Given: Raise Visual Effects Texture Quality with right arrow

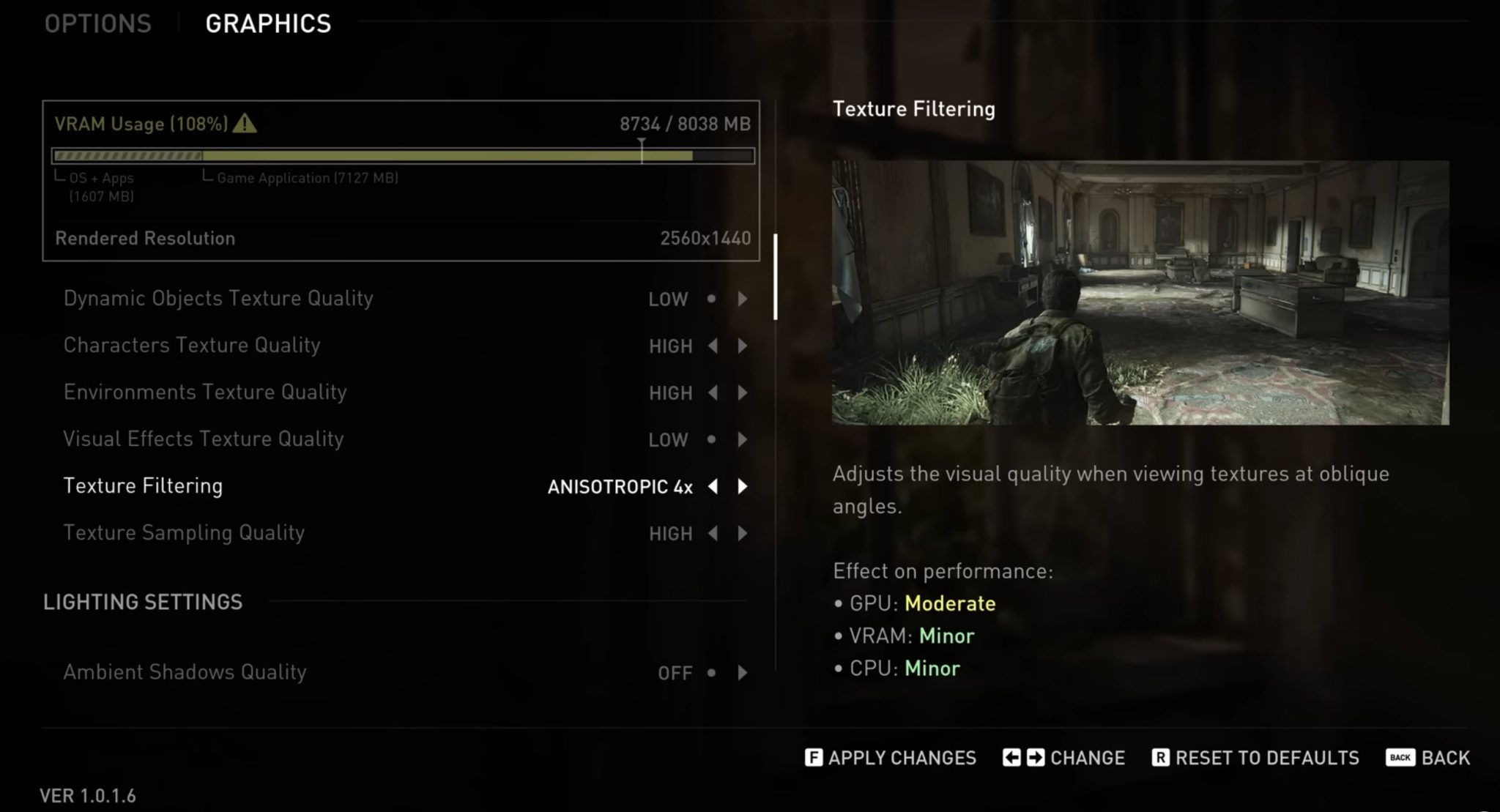Looking at the screenshot, I should (742, 439).
